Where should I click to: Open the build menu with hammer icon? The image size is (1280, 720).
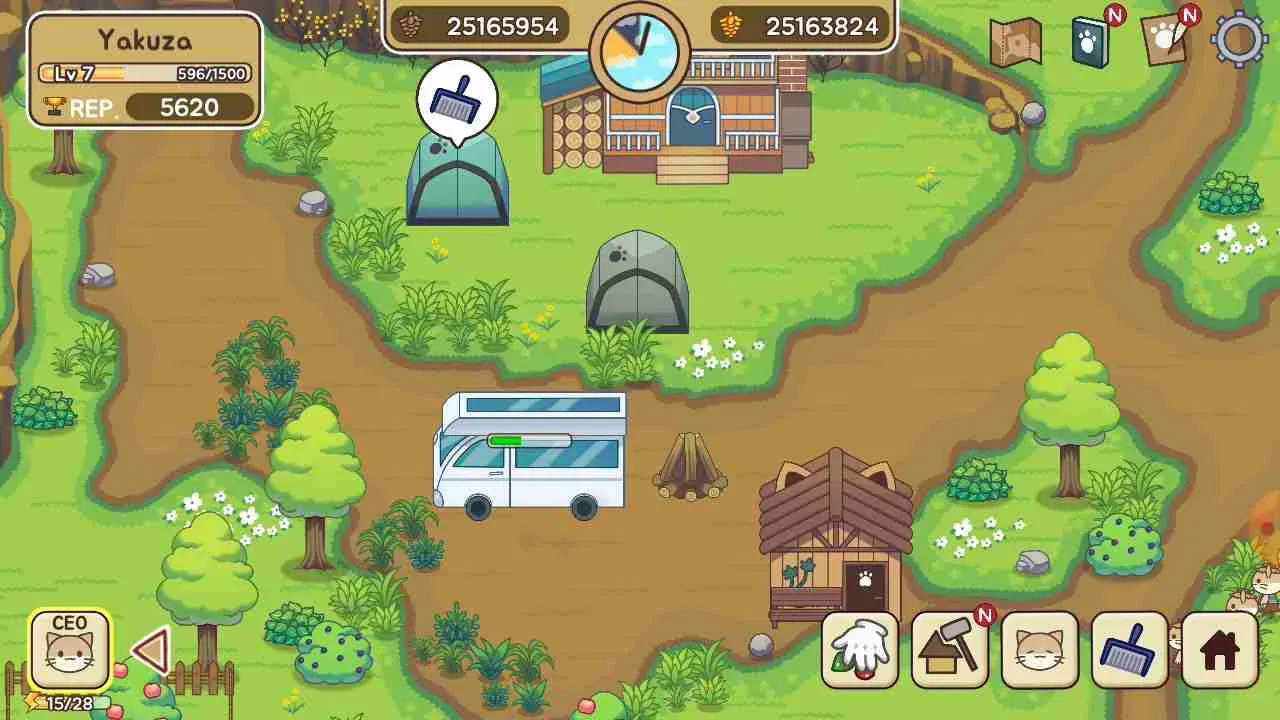click(x=948, y=650)
